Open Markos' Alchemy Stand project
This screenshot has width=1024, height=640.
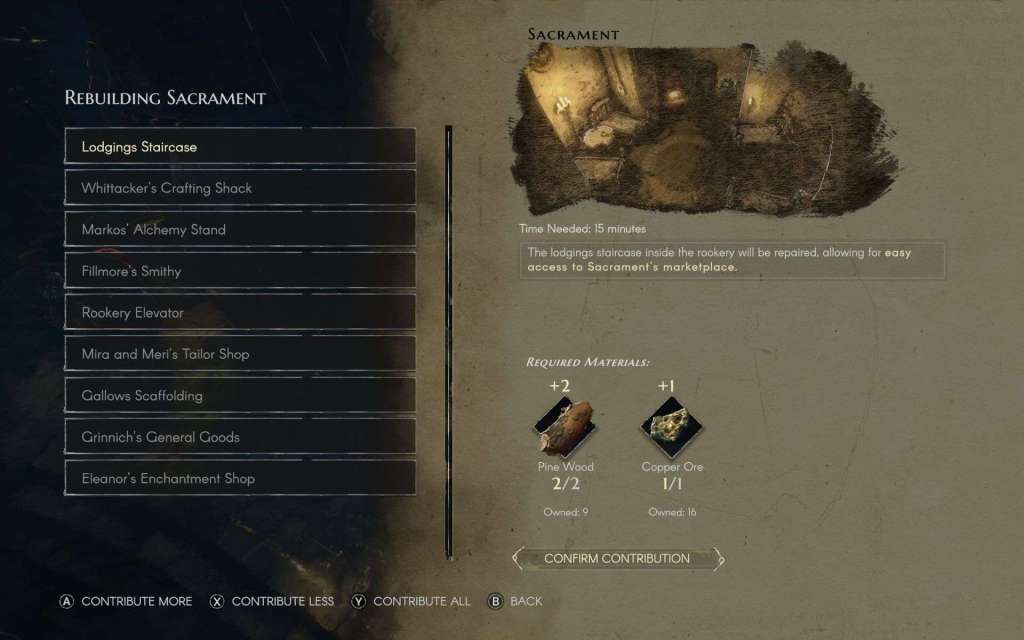pos(240,229)
